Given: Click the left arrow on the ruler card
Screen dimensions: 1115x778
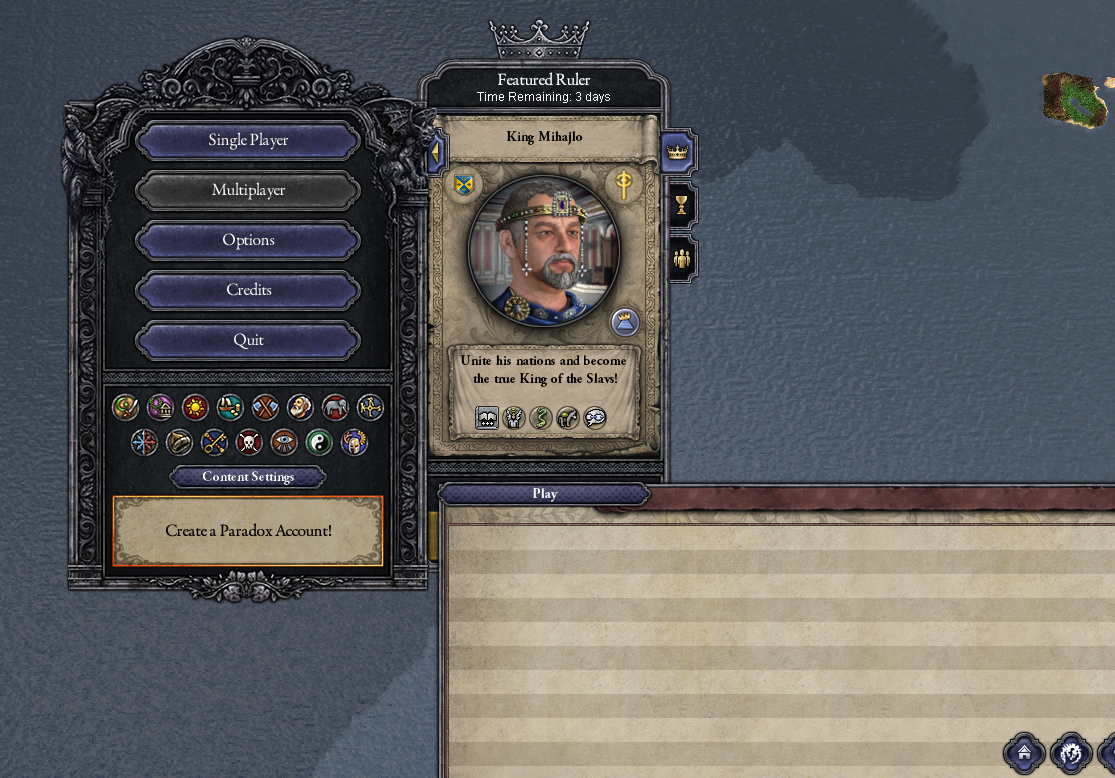Looking at the screenshot, I should pyautogui.click(x=436, y=154).
